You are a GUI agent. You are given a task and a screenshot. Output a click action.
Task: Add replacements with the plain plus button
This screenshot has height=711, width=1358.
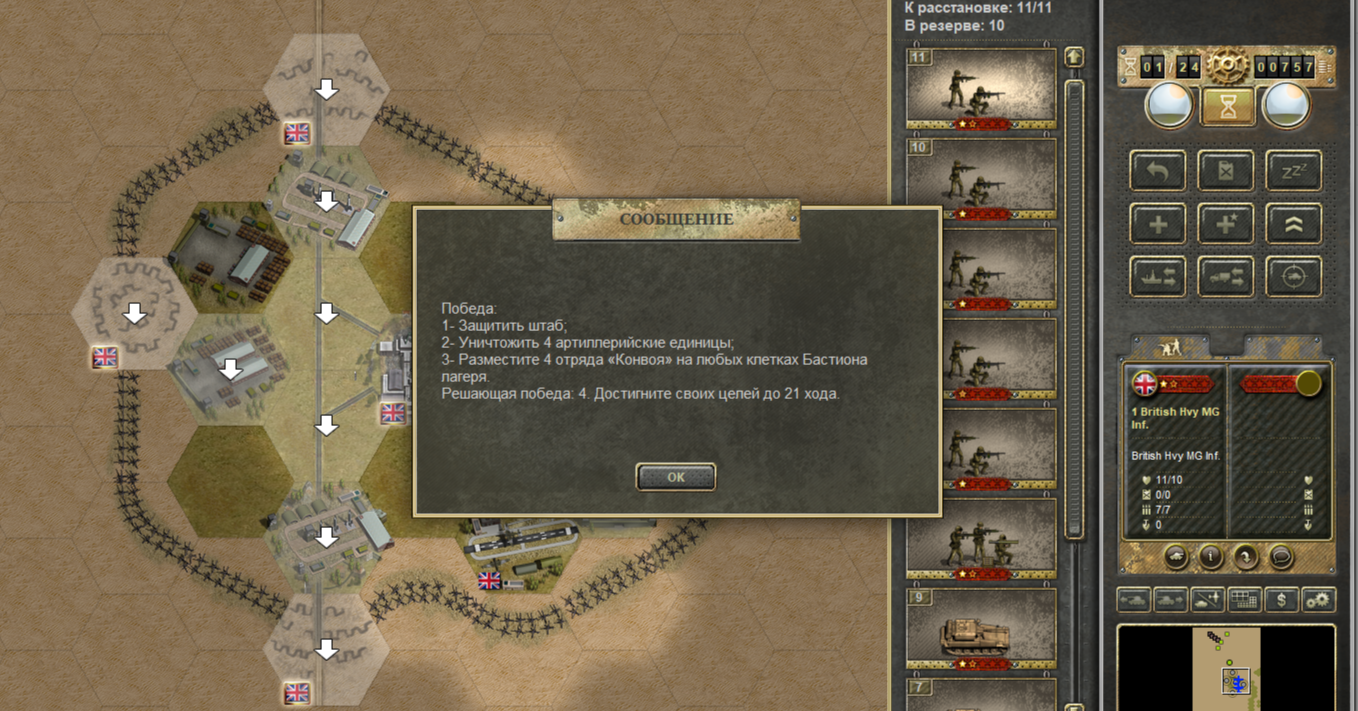point(1158,224)
